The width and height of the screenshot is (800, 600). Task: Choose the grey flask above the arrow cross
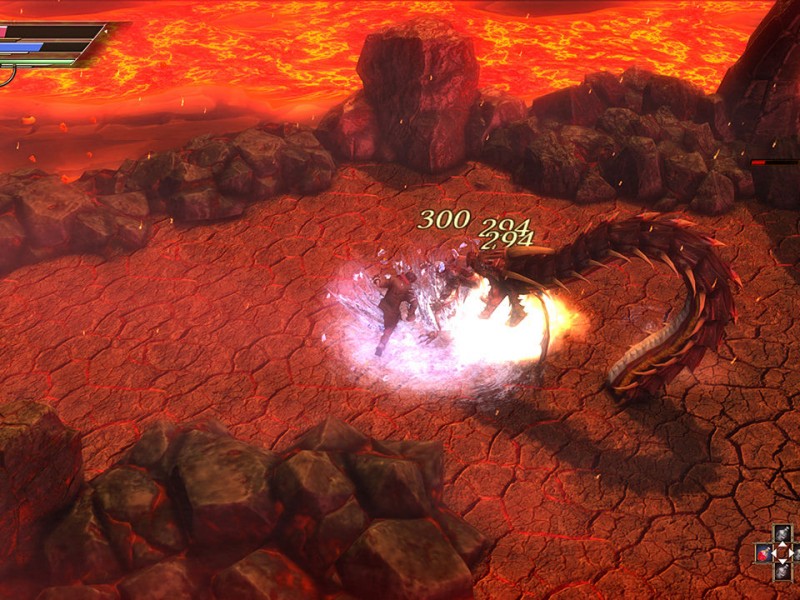[784, 534]
